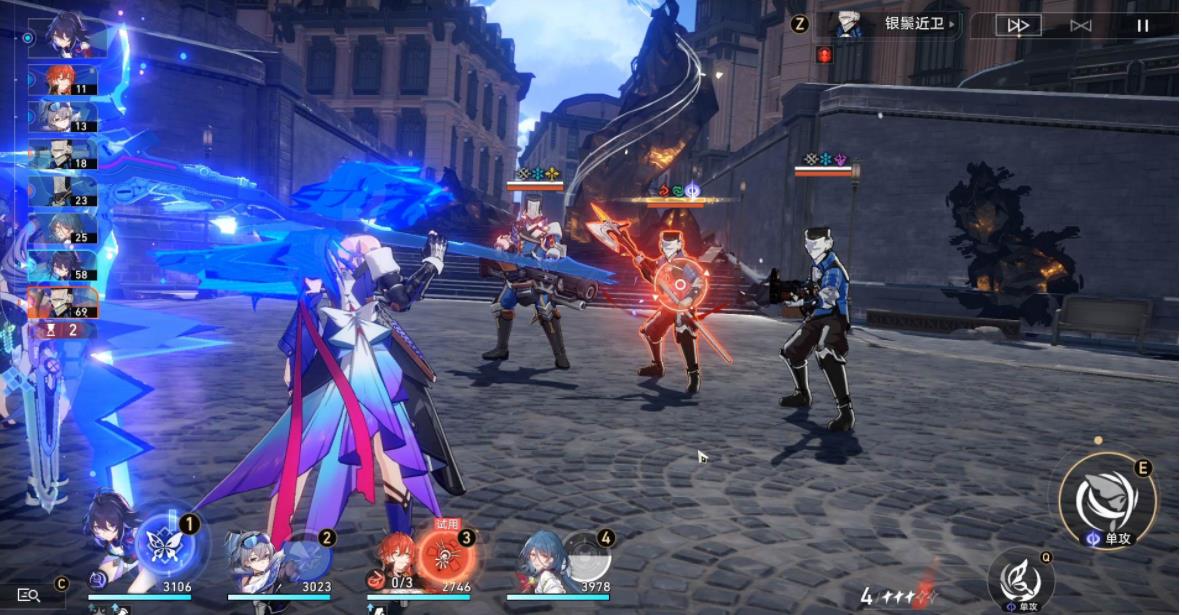Viewport: 1182px width, 615px height.
Task: Select the grey ultimate icon numbered 4
Action: point(583,555)
